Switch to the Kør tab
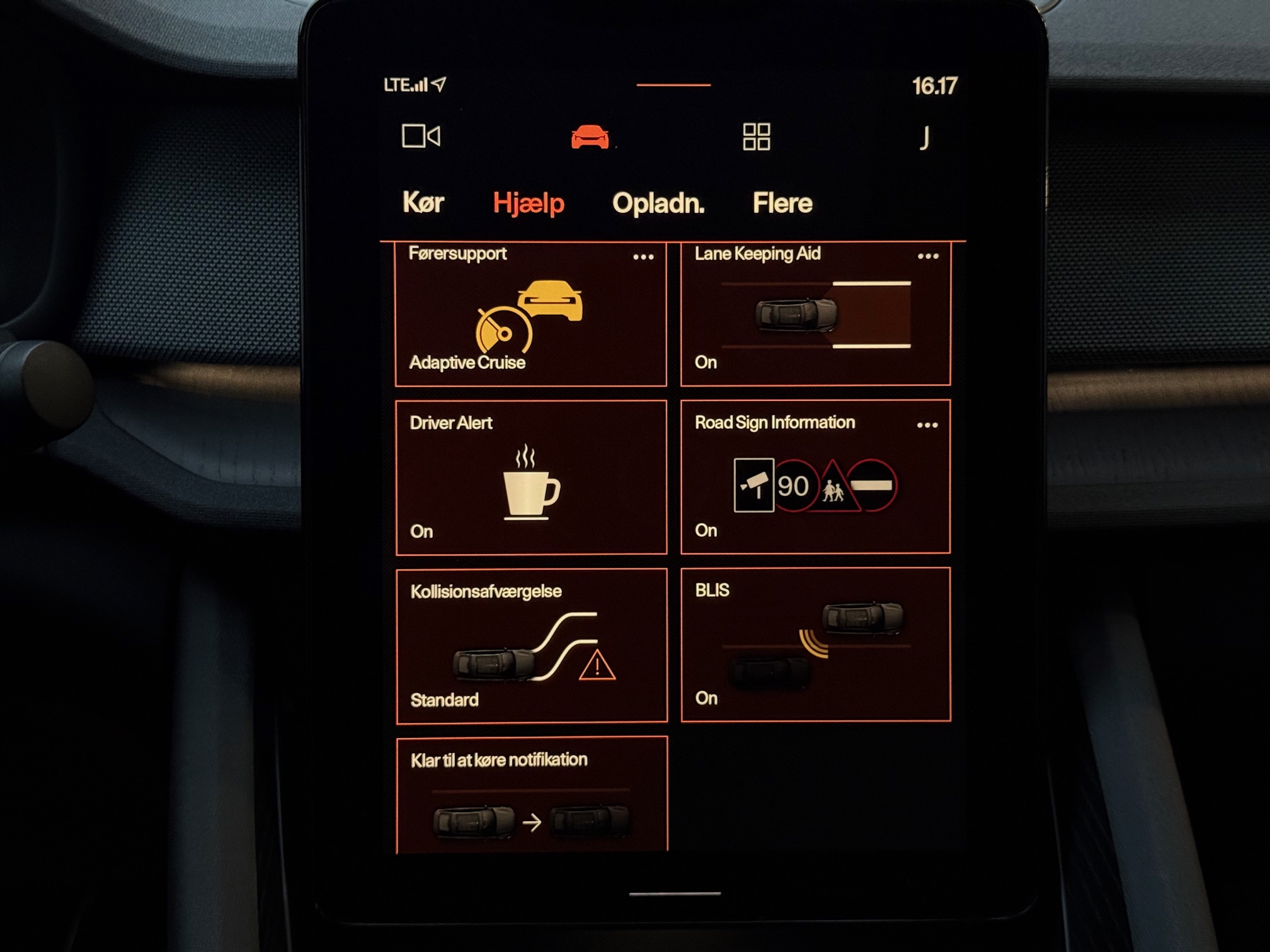The image size is (1270, 952). point(423,203)
